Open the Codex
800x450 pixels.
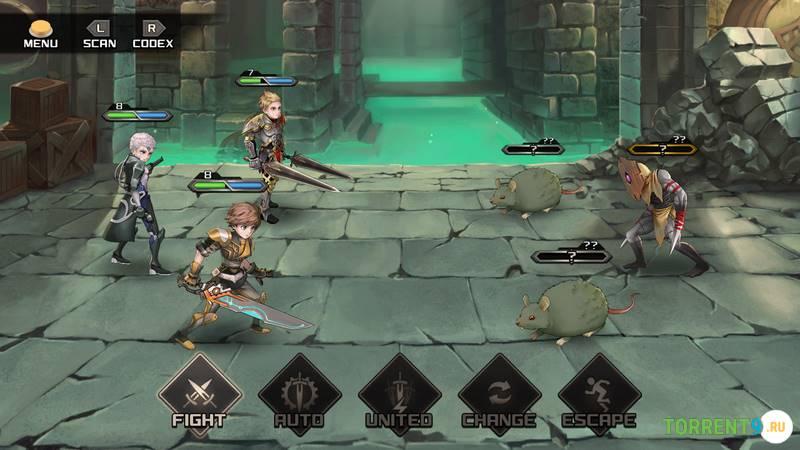tap(152, 33)
